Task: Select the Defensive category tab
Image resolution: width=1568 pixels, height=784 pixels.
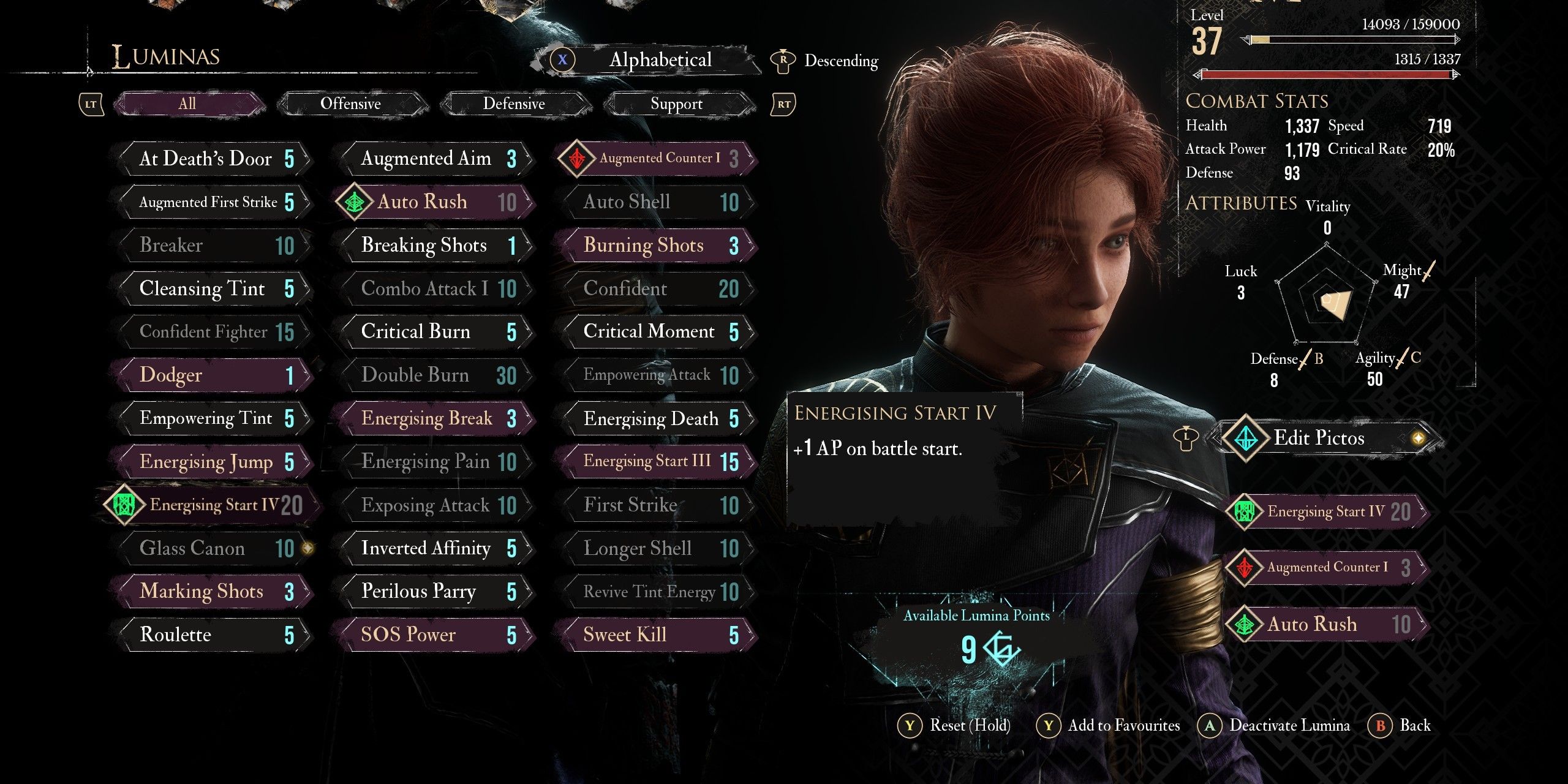Action: tap(514, 104)
